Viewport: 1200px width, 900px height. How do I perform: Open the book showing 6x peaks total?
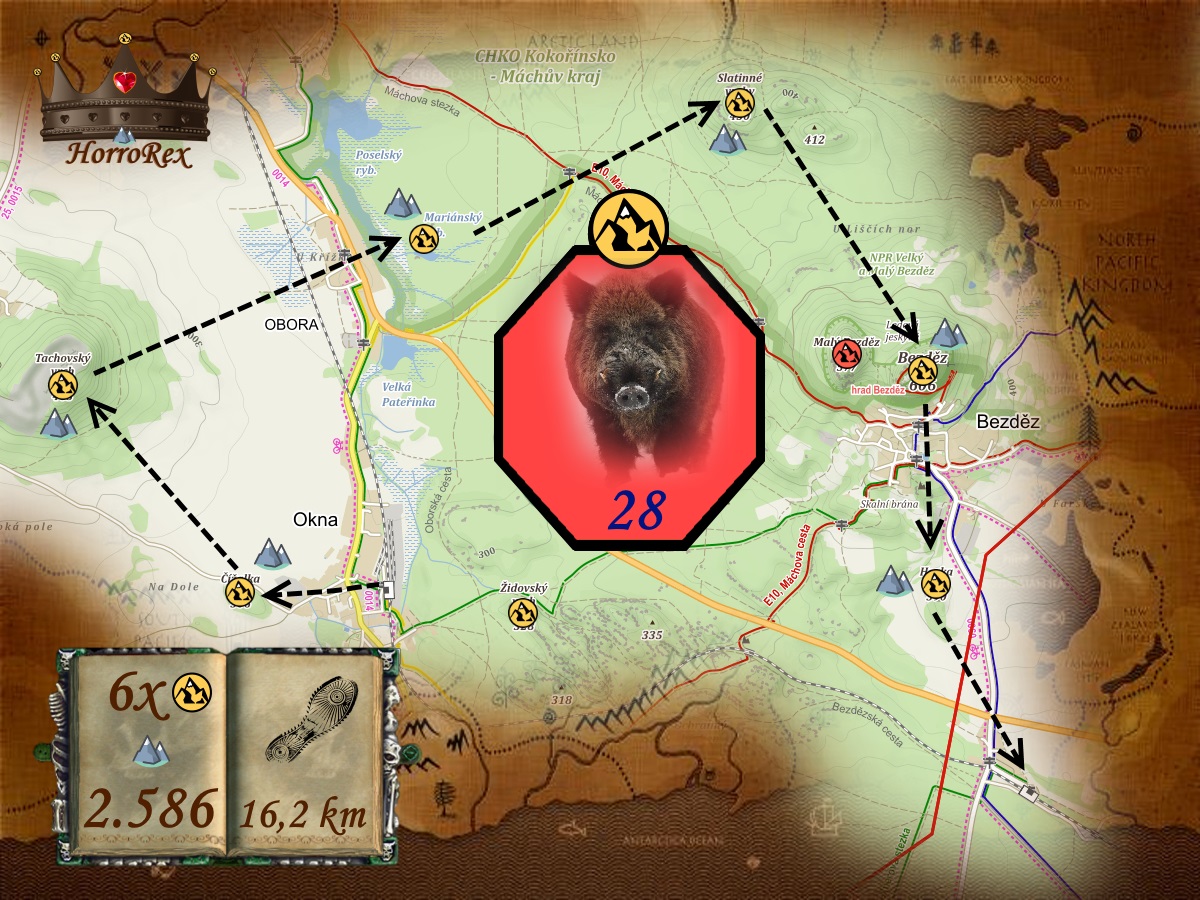[x=152, y=752]
